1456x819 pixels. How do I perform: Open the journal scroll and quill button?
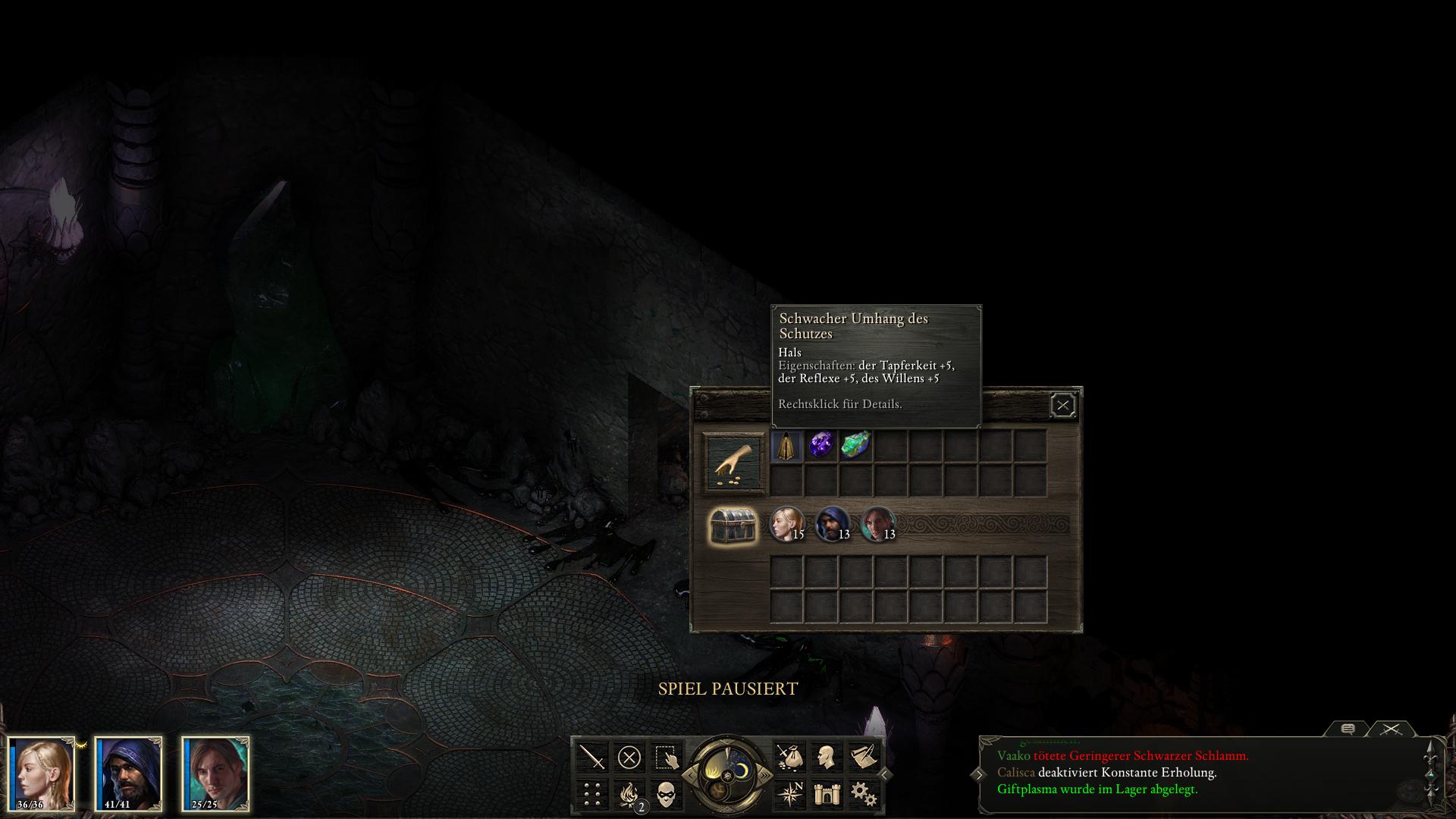(863, 757)
